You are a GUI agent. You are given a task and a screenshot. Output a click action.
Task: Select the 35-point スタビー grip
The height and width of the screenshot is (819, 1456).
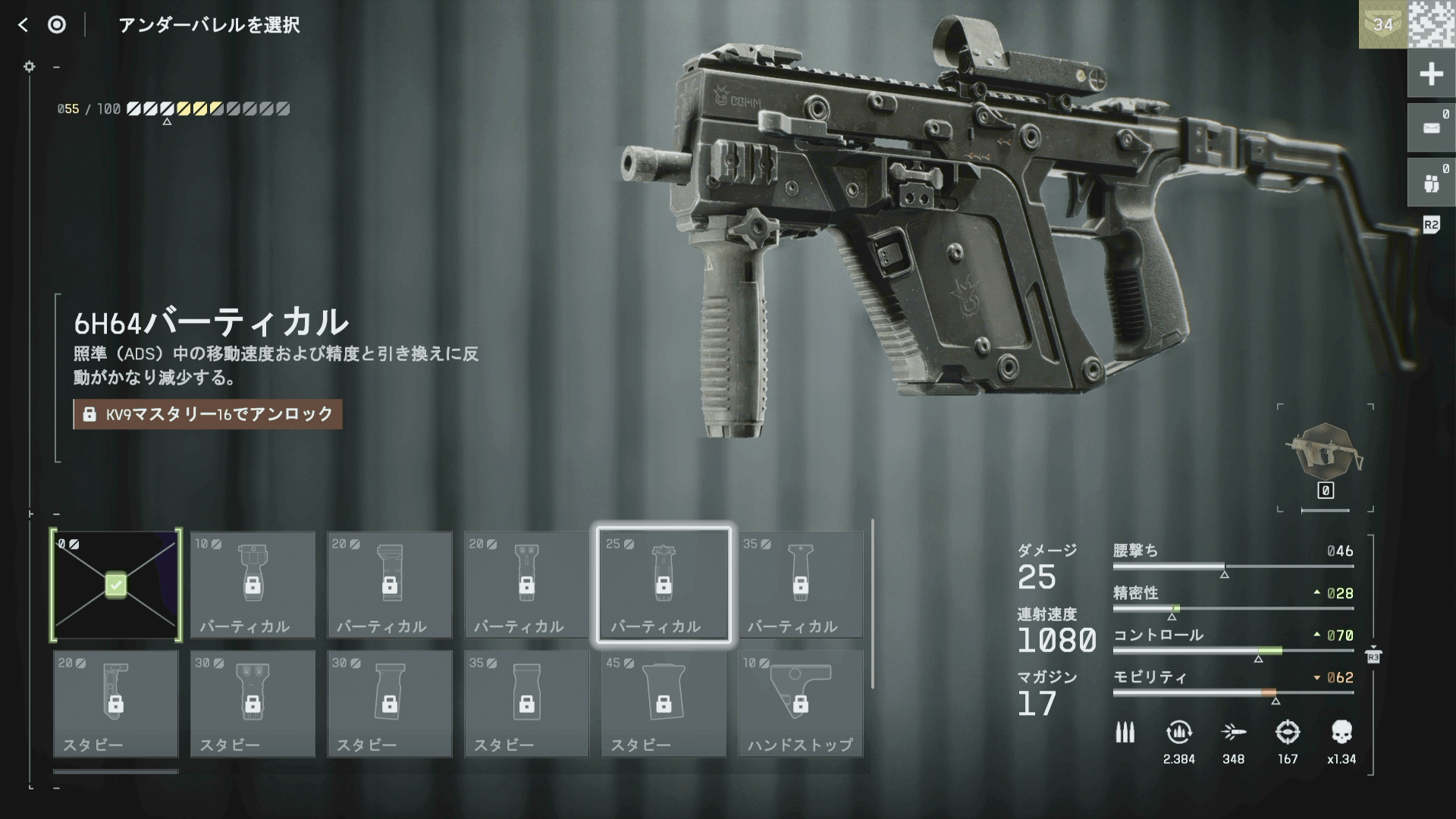point(526,703)
